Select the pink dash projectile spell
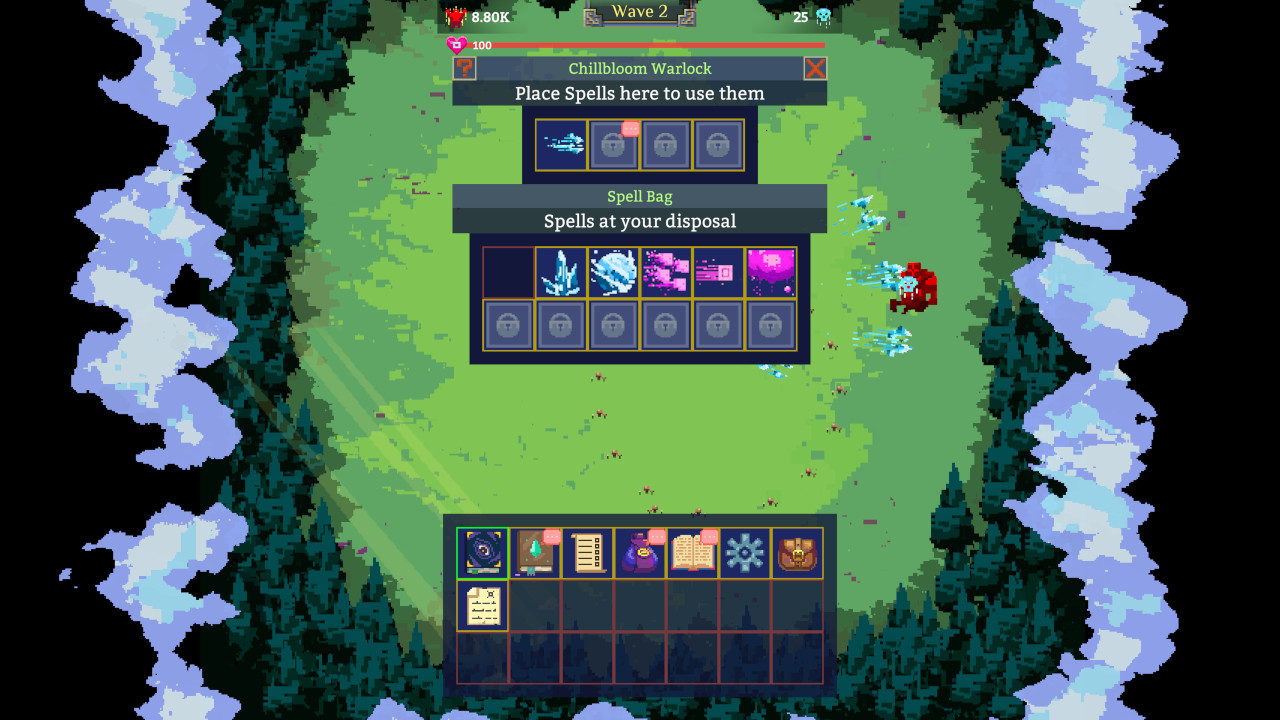Image resolution: width=1280 pixels, height=720 pixels. pos(718,271)
